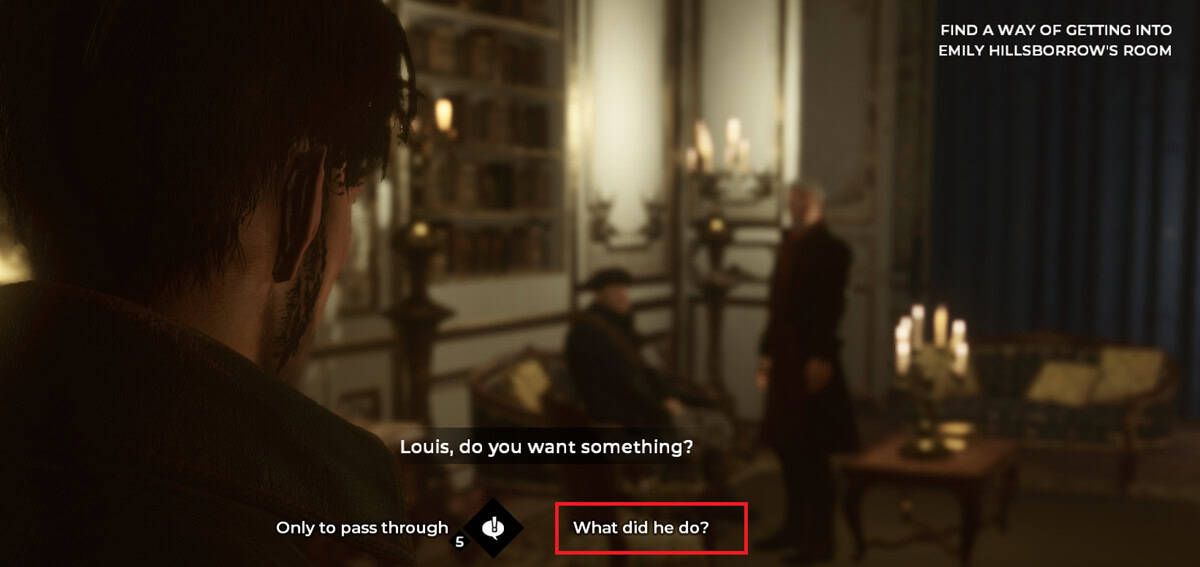Viewport: 1200px width, 567px height.
Task: Choose the "Only to pass through" reply
Action: pos(362,528)
